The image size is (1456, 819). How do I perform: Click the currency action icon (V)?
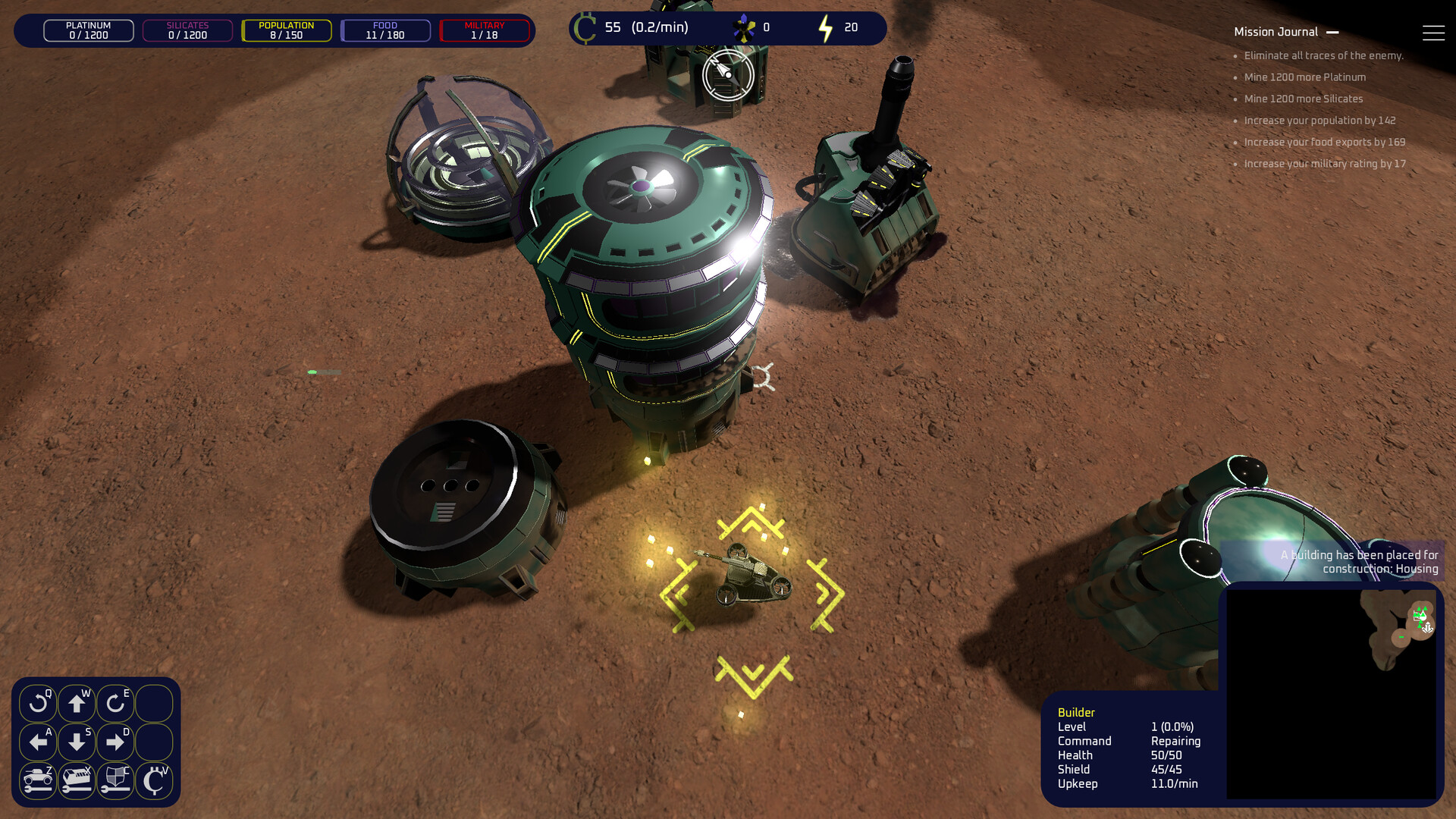point(154,780)
